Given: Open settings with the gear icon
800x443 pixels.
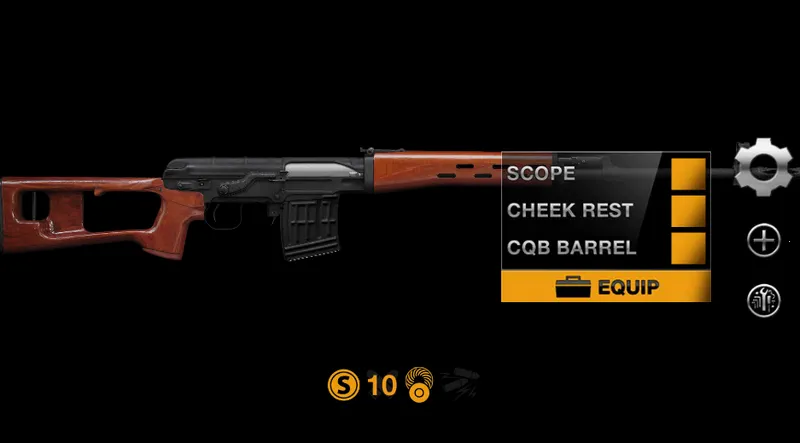Looking at the screenshot, I should [762, 167].
